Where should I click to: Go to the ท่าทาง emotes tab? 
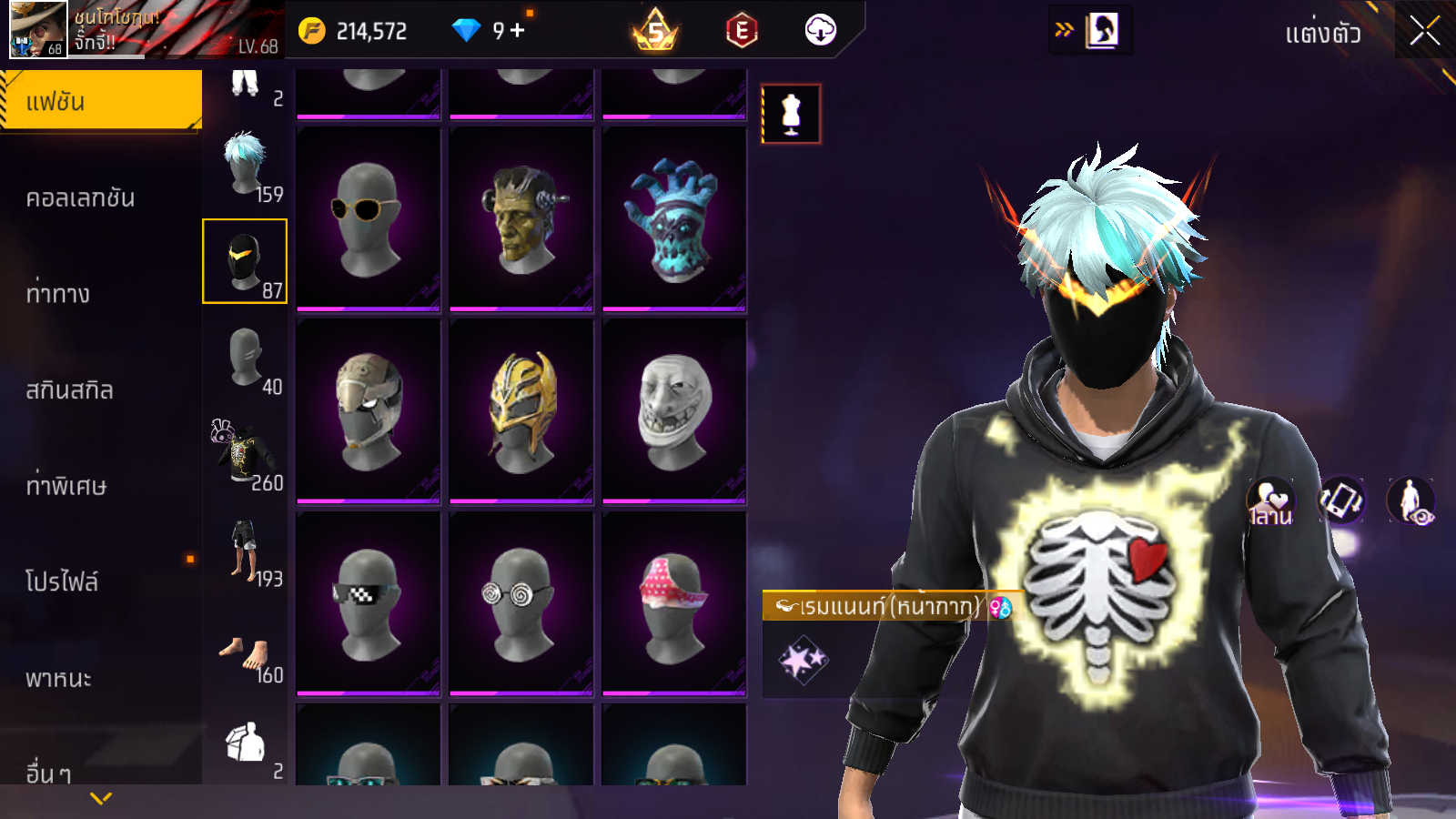(x=58, y=293)
